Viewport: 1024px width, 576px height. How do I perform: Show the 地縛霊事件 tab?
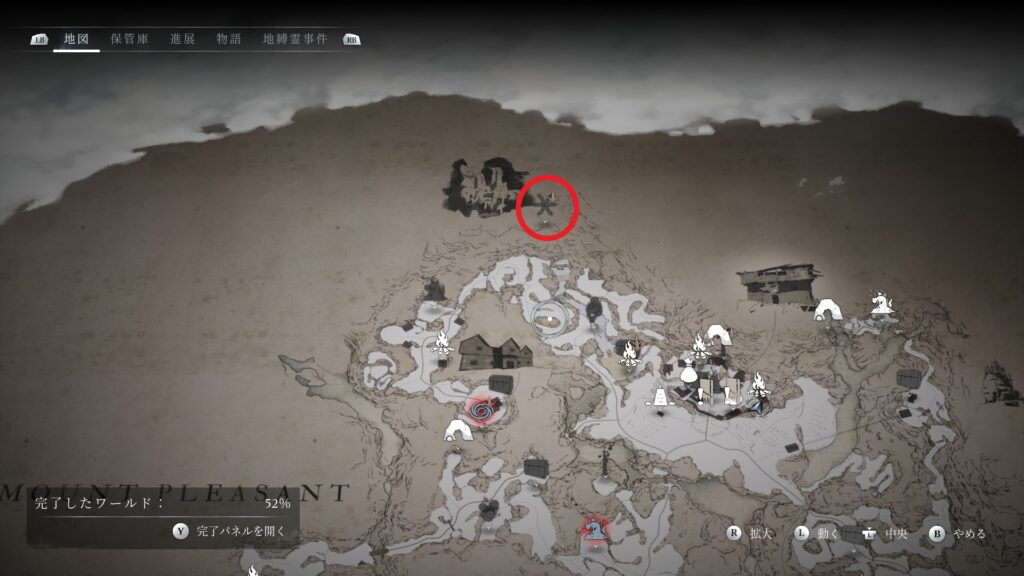pos(295,39)
